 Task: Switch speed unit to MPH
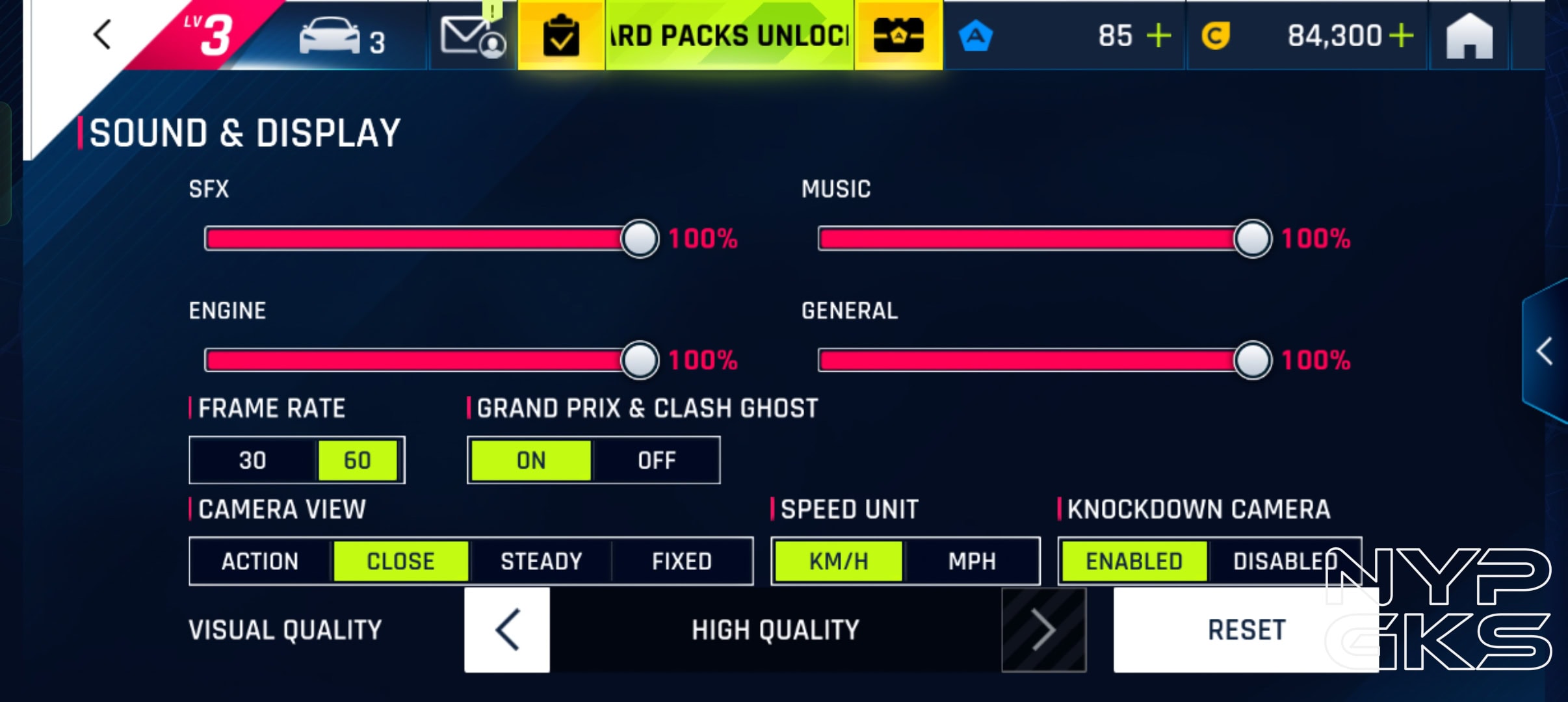click(972, 561)
